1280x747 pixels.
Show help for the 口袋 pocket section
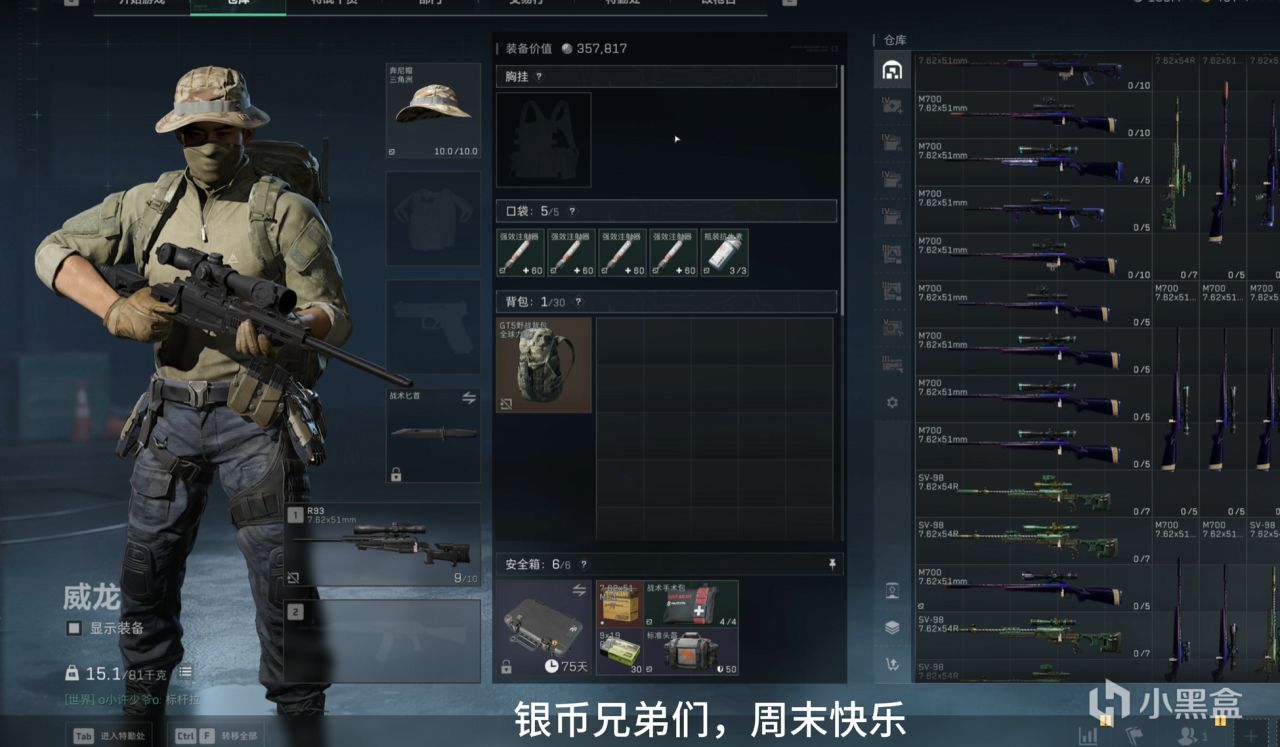[572, 211]
